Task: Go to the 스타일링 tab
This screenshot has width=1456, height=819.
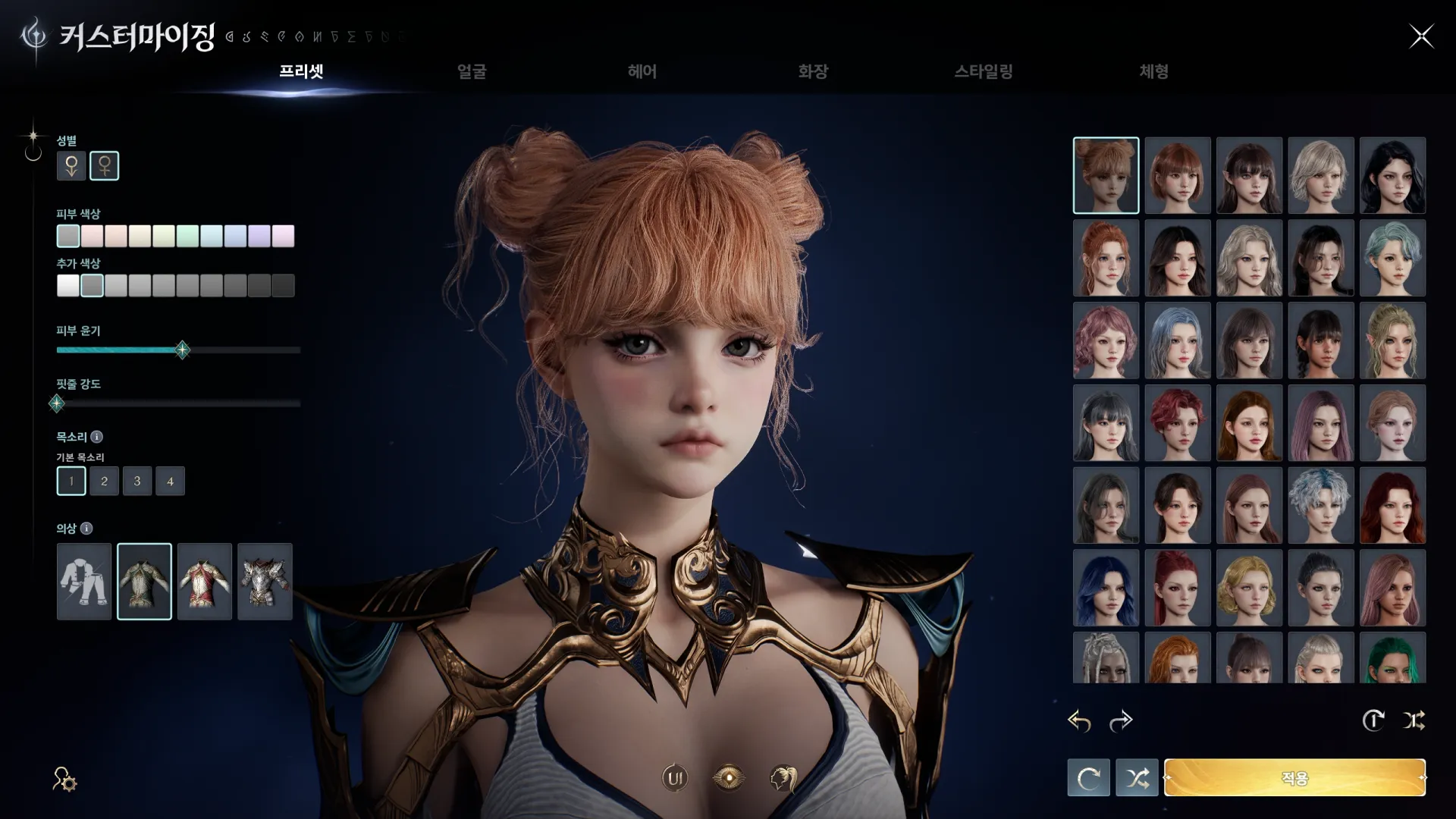Action: click(x=983, y=71)
